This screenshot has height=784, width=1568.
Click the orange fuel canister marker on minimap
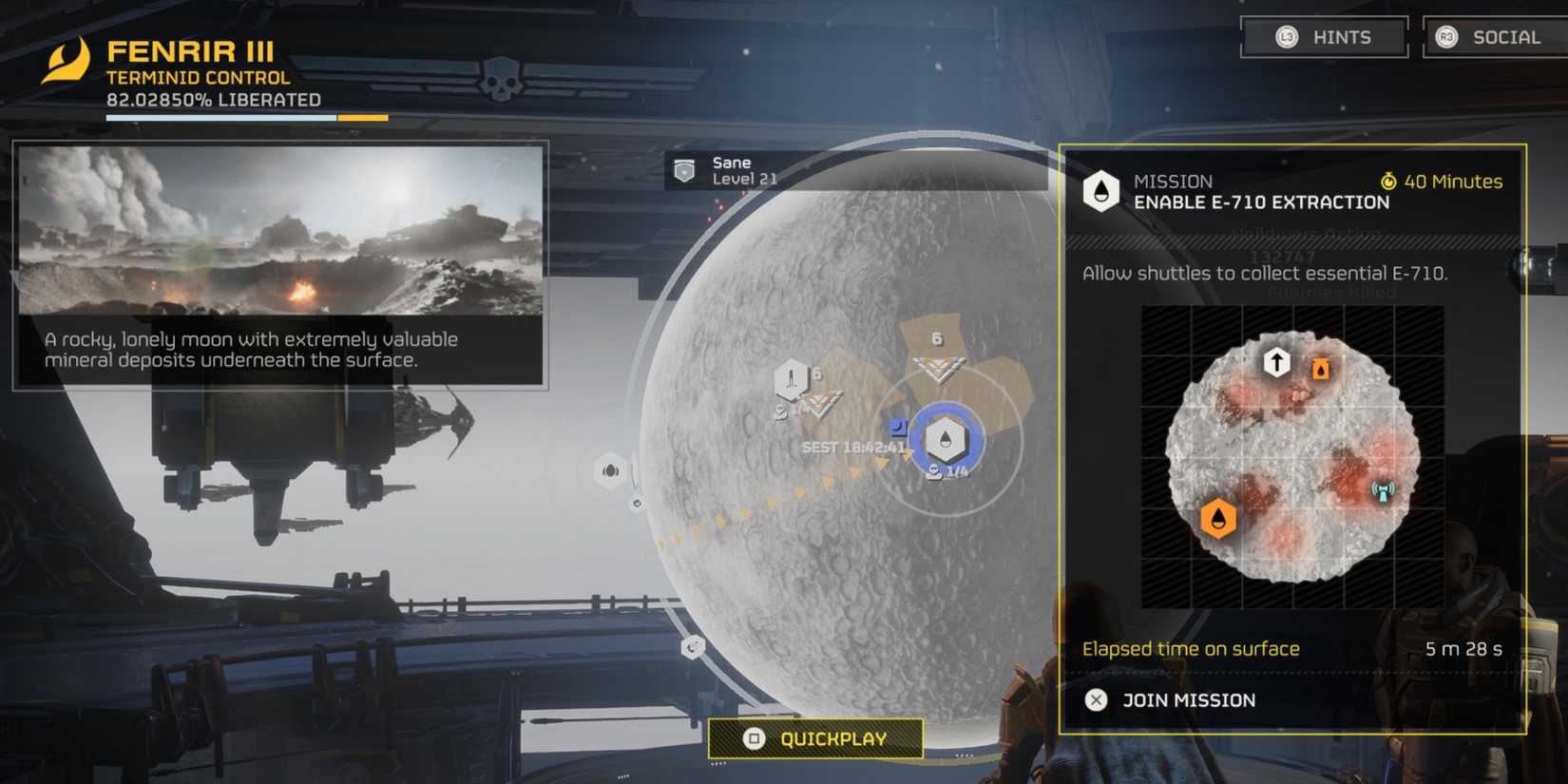(x=1320, y=370)
